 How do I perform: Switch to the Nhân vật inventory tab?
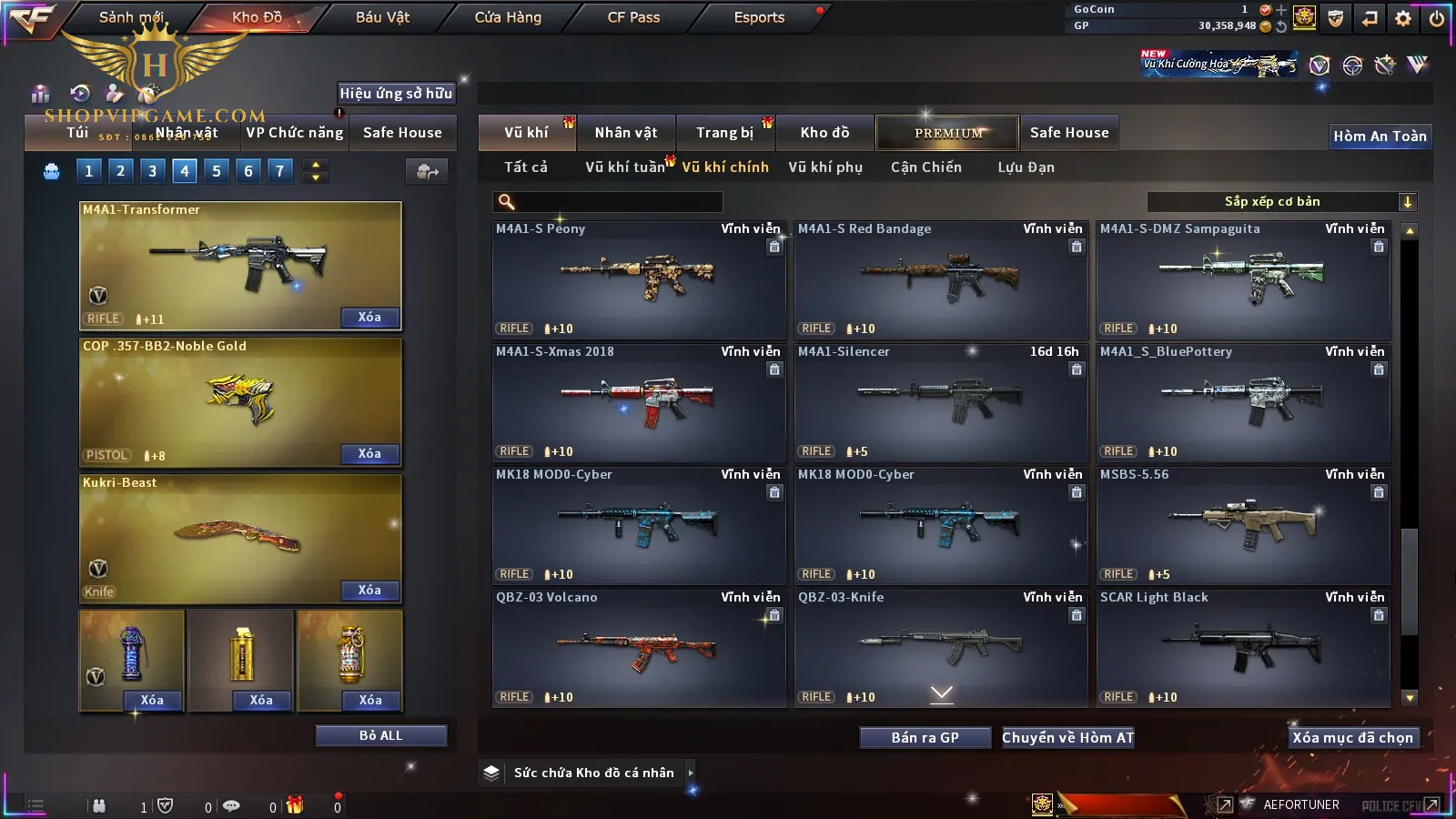point(626,133)
